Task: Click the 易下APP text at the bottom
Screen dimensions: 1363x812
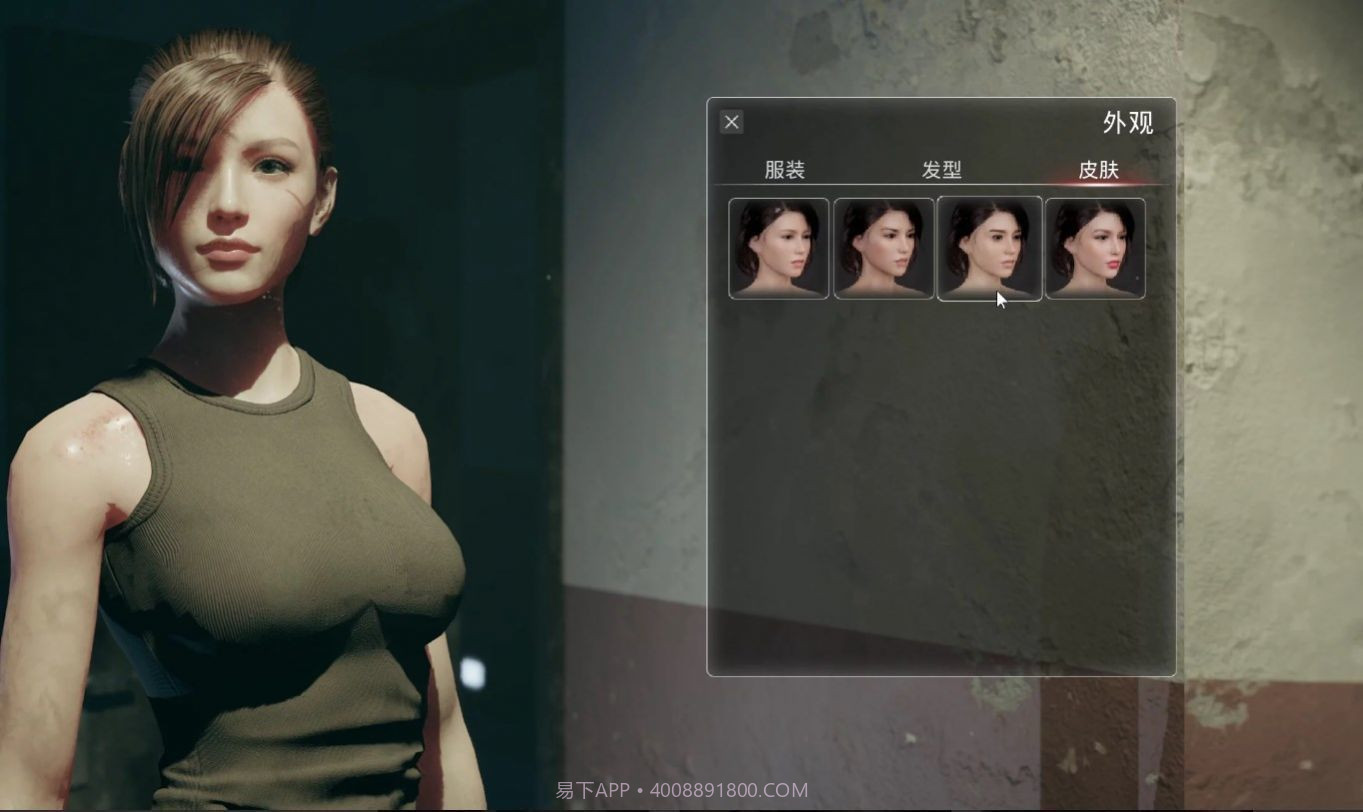Action: pos(589,789)
